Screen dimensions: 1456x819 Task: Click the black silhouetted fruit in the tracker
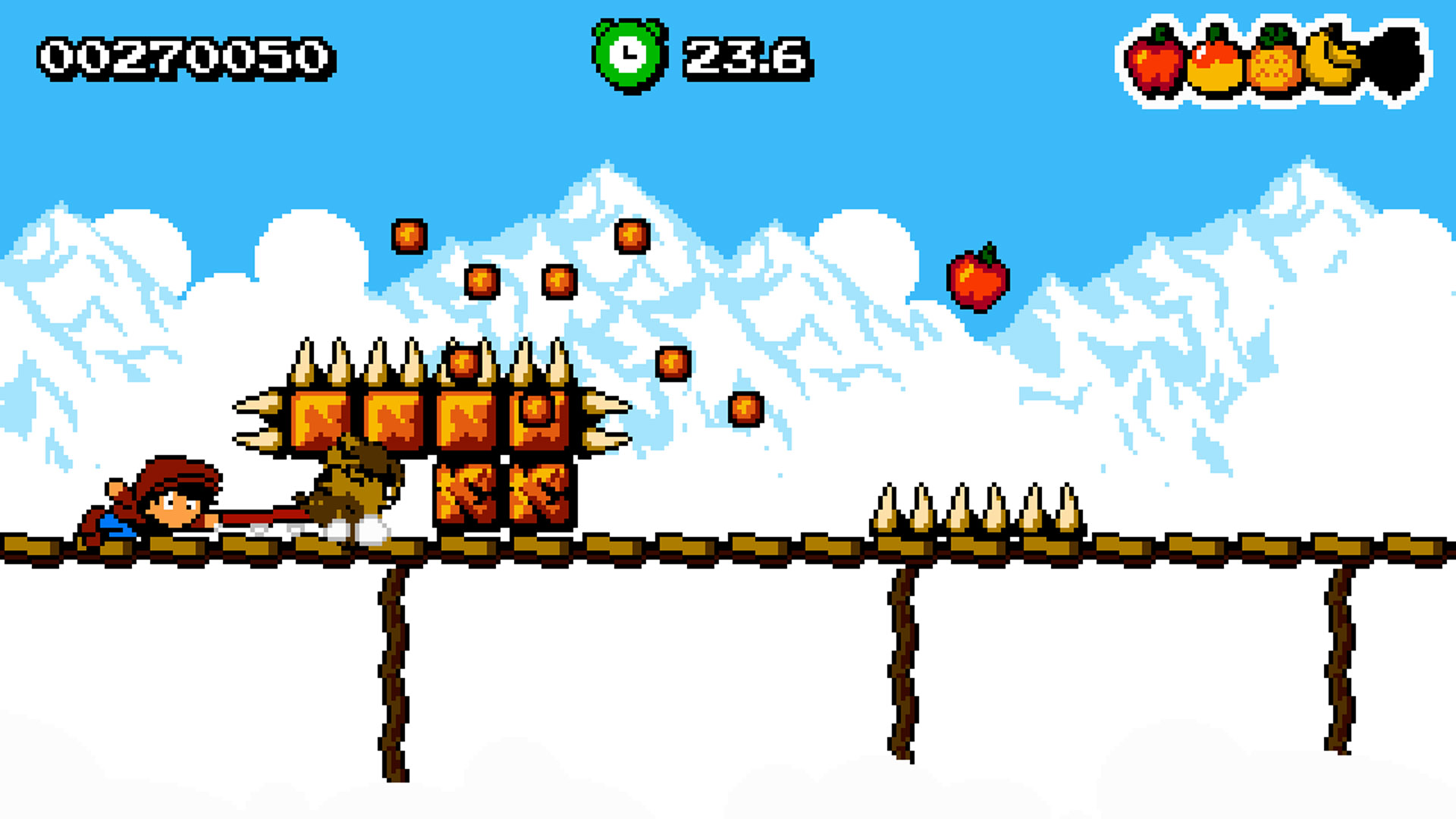pyautogui.click(x=1395, y=61)
